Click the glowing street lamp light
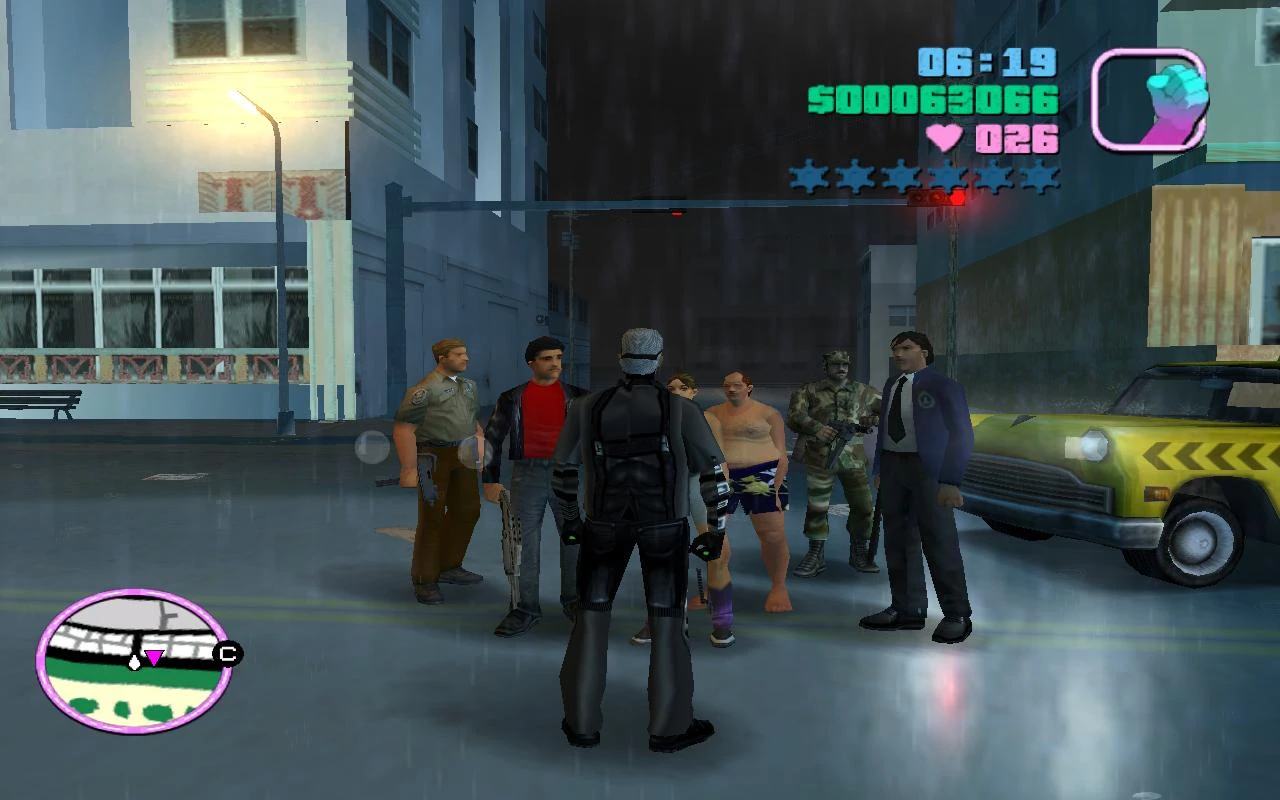 point(240,100)
